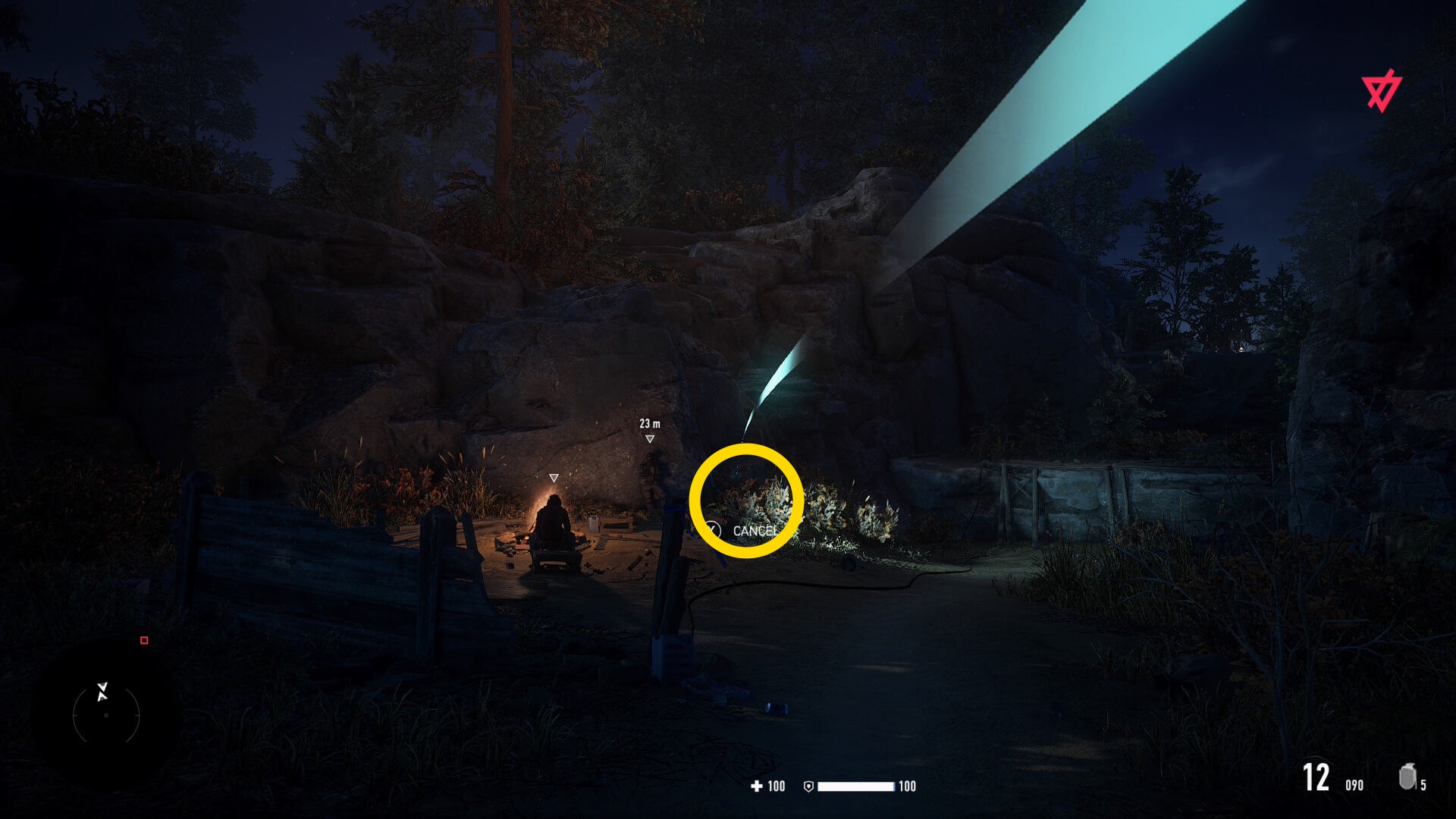
Task: Open the circular compass minimap
Action: 106,714
